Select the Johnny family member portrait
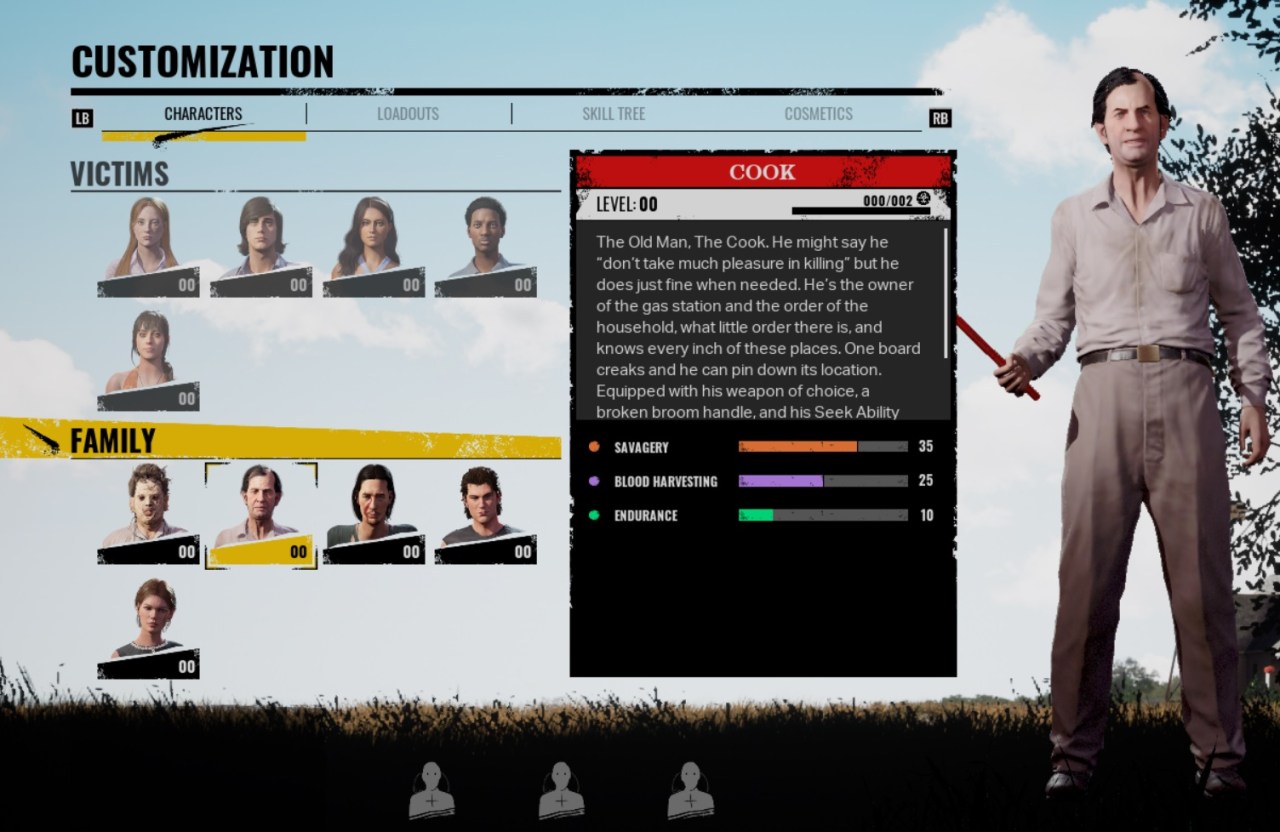 click(488, 510)
